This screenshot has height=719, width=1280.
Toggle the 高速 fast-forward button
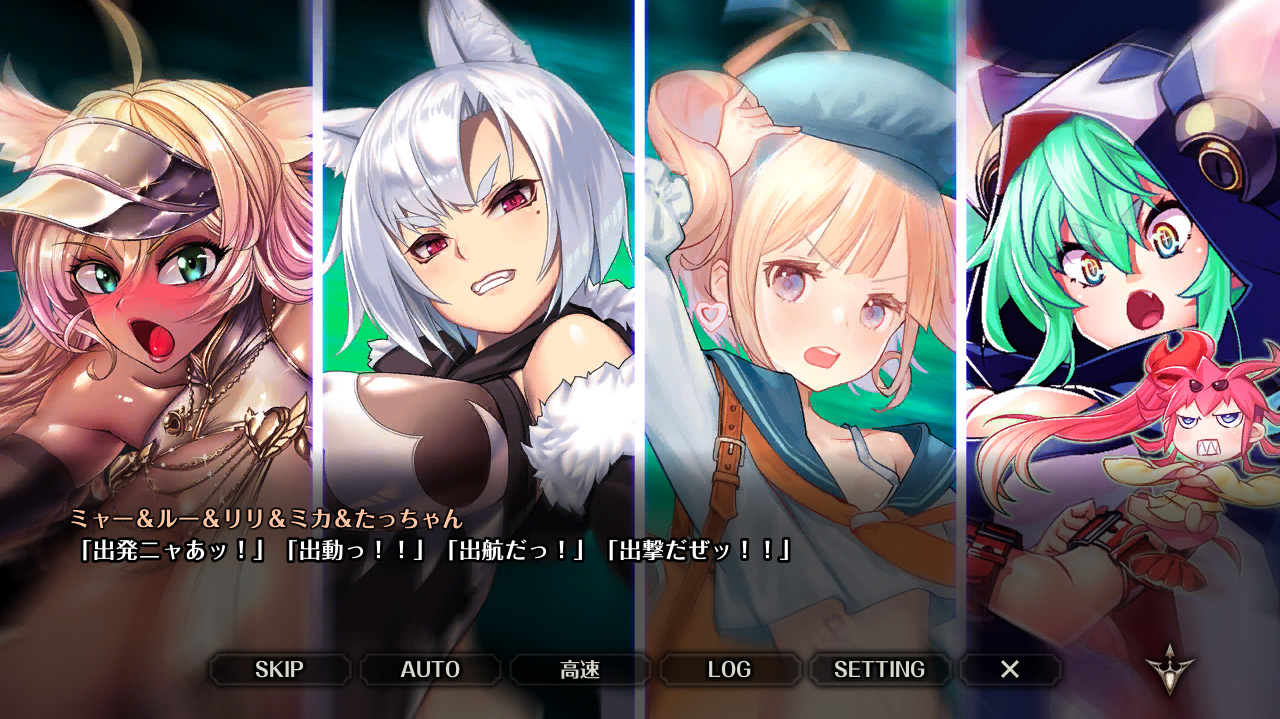580,670
